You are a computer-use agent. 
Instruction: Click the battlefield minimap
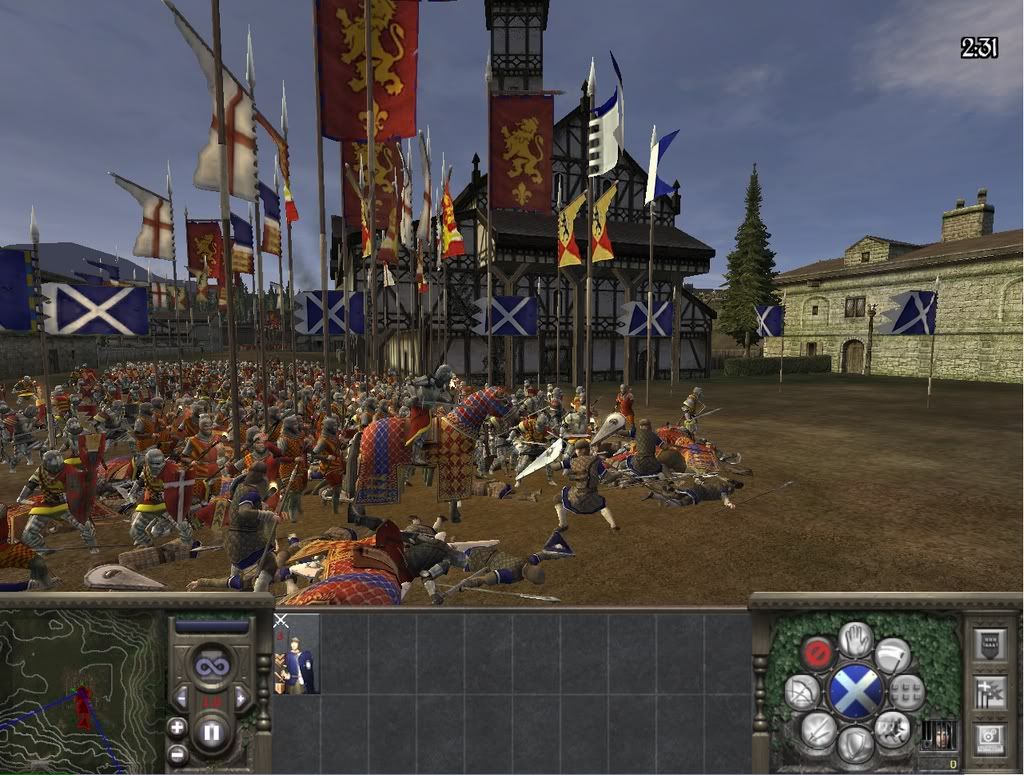coord(81,691)
